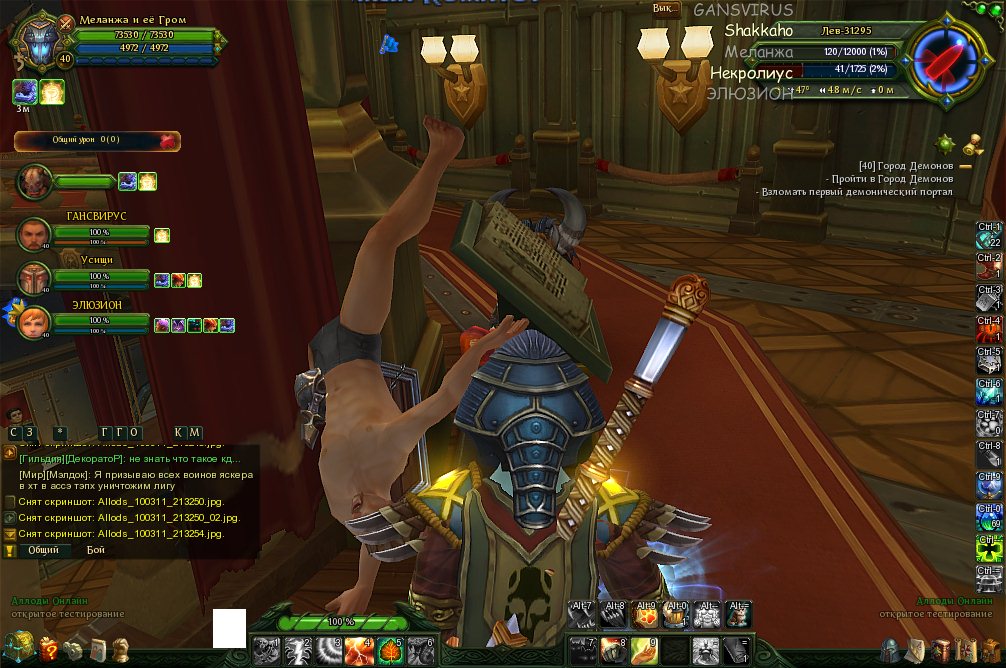Open the red question mark help icon
The image size is (1006, 668).
48,651
